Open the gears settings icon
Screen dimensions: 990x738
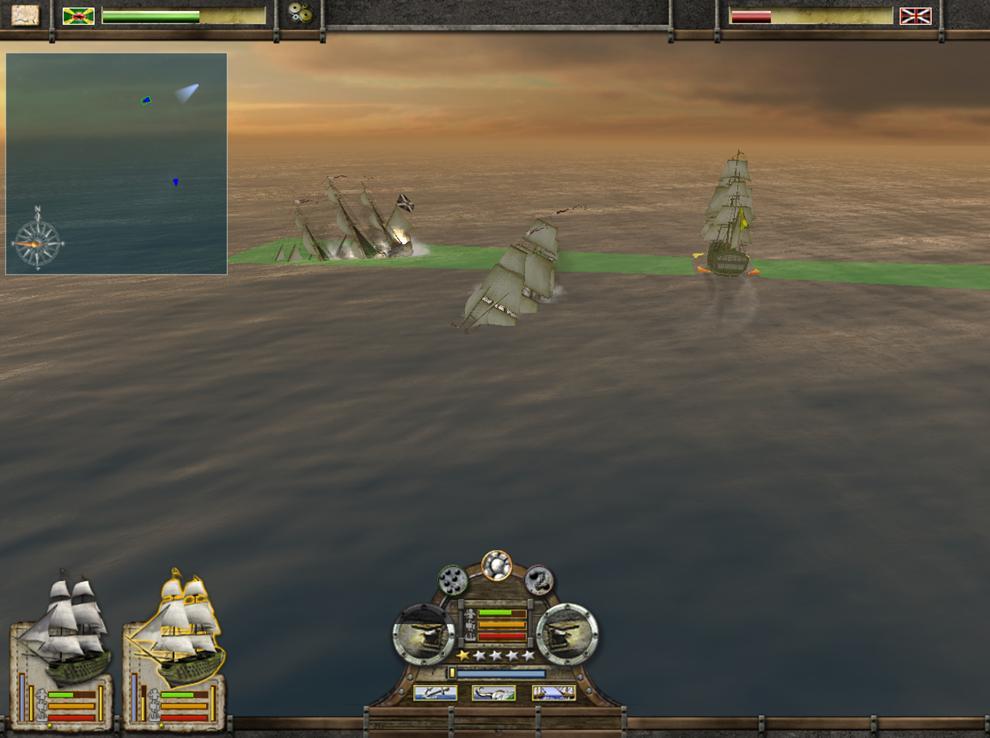tap(298, 13)
